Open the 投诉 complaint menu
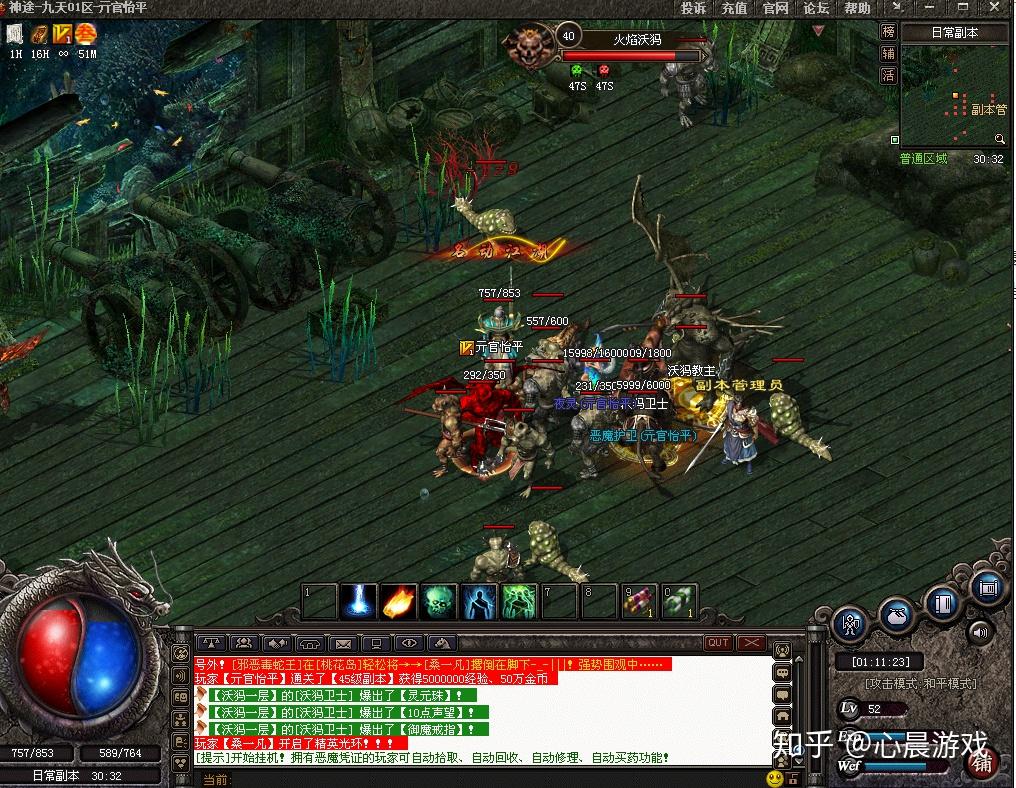This screenshot has height=788, width=1016. pyautogui.click(x=693, y=8)
